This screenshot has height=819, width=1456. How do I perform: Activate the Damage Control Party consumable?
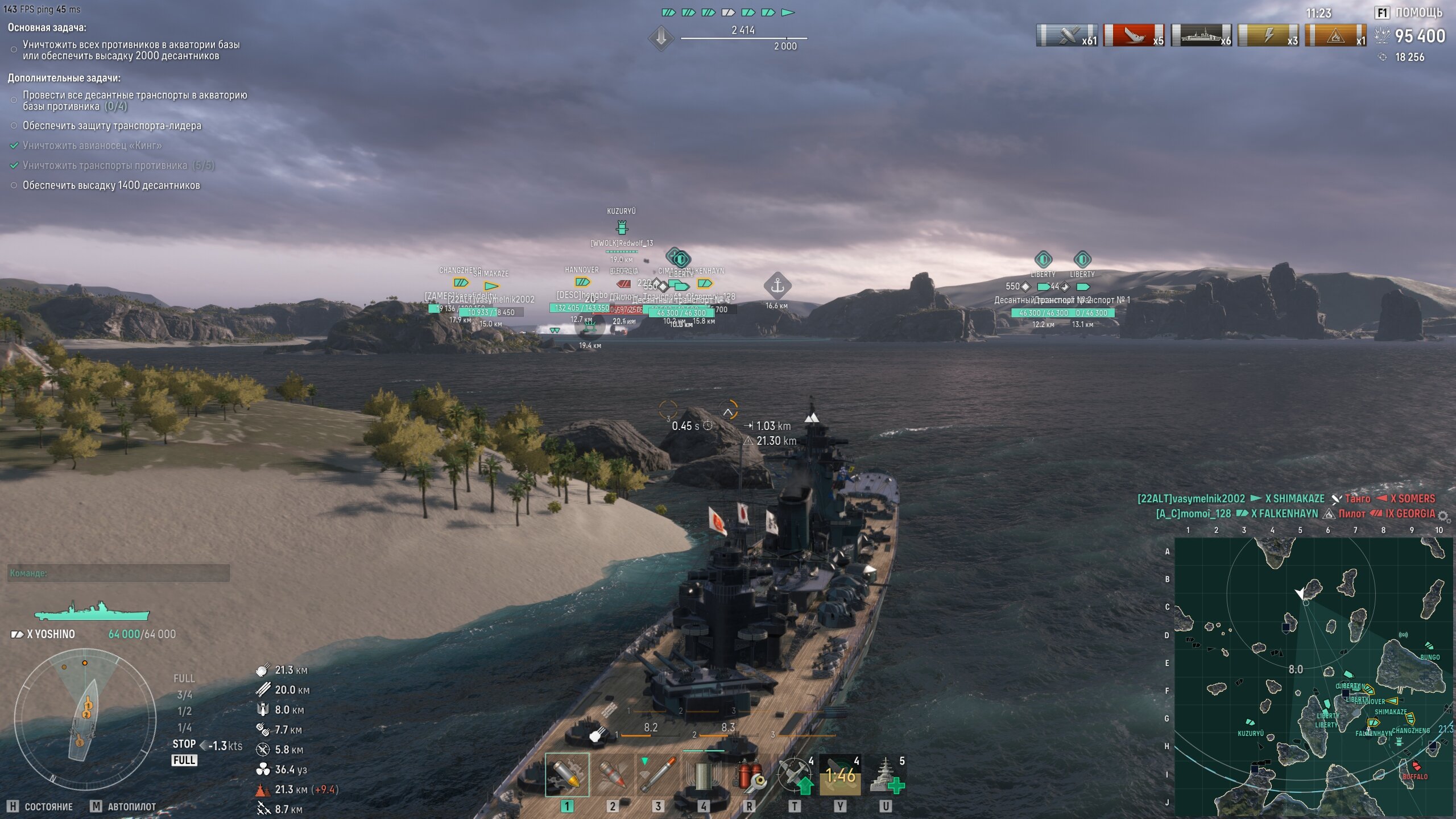pos(748,775)
